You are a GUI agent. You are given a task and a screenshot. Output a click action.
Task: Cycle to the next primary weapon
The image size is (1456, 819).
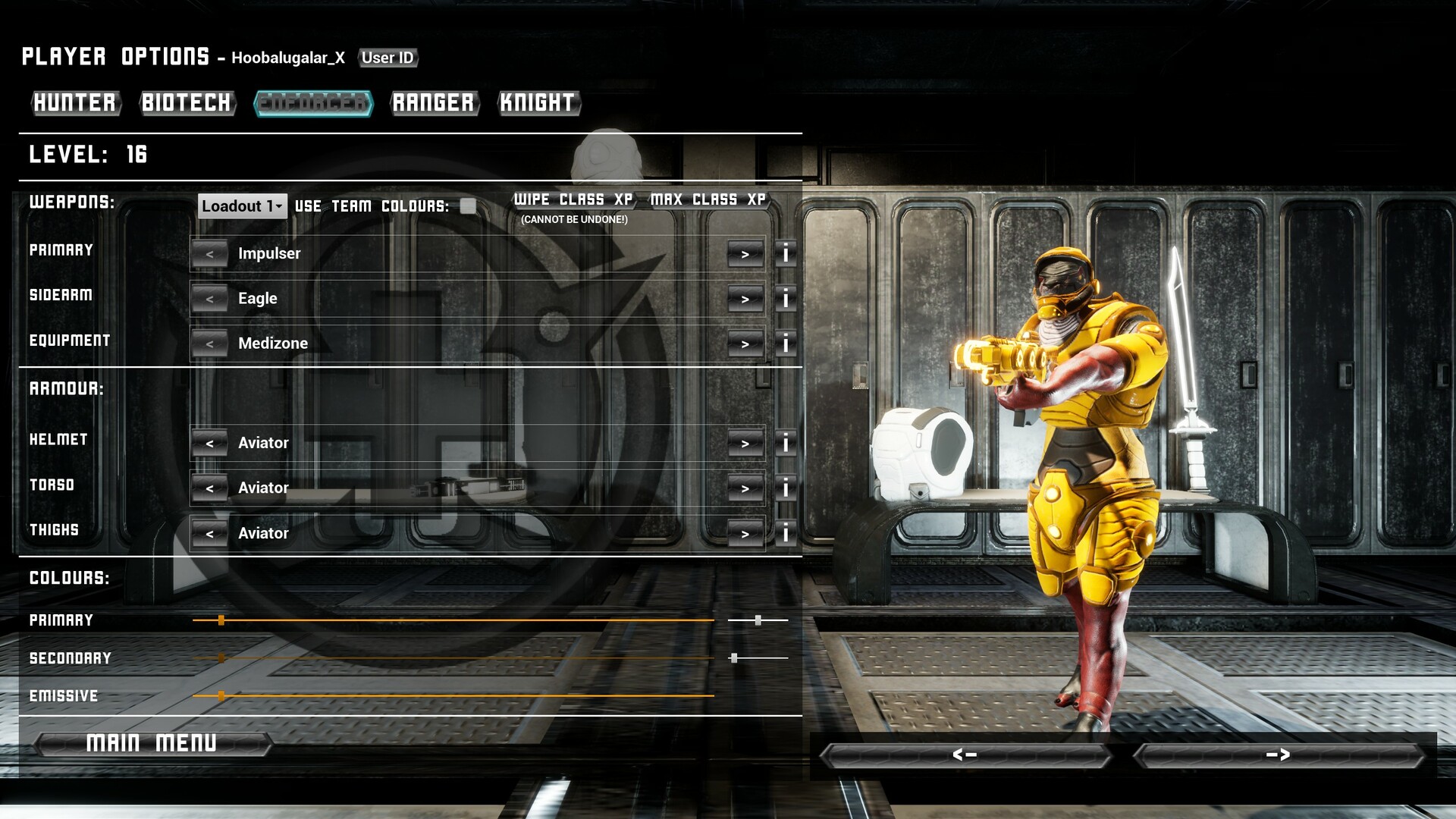pyautogui.click(x=745, y=254)
